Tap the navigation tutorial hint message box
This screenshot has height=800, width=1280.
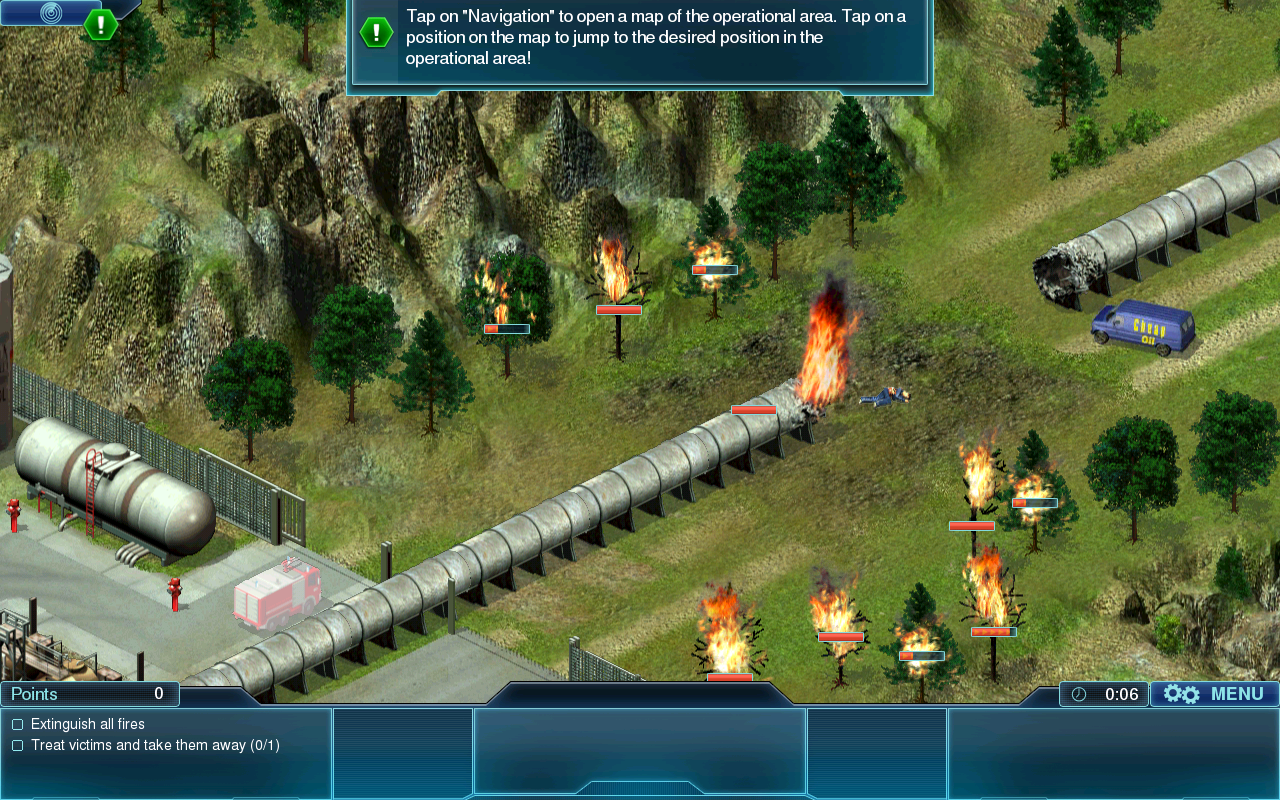point(640,40)
